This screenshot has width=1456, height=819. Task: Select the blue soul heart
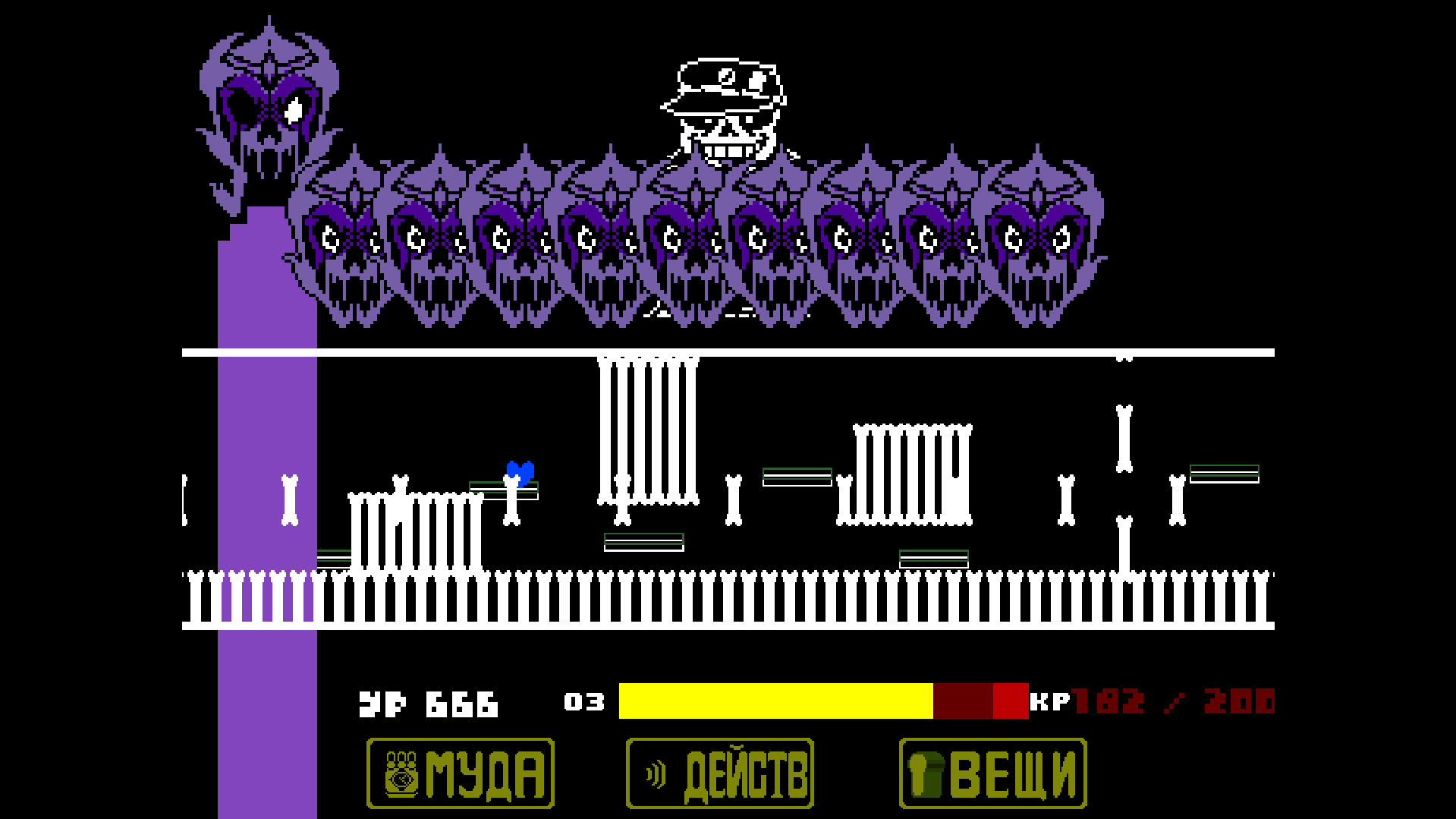[x=520, y=471]
